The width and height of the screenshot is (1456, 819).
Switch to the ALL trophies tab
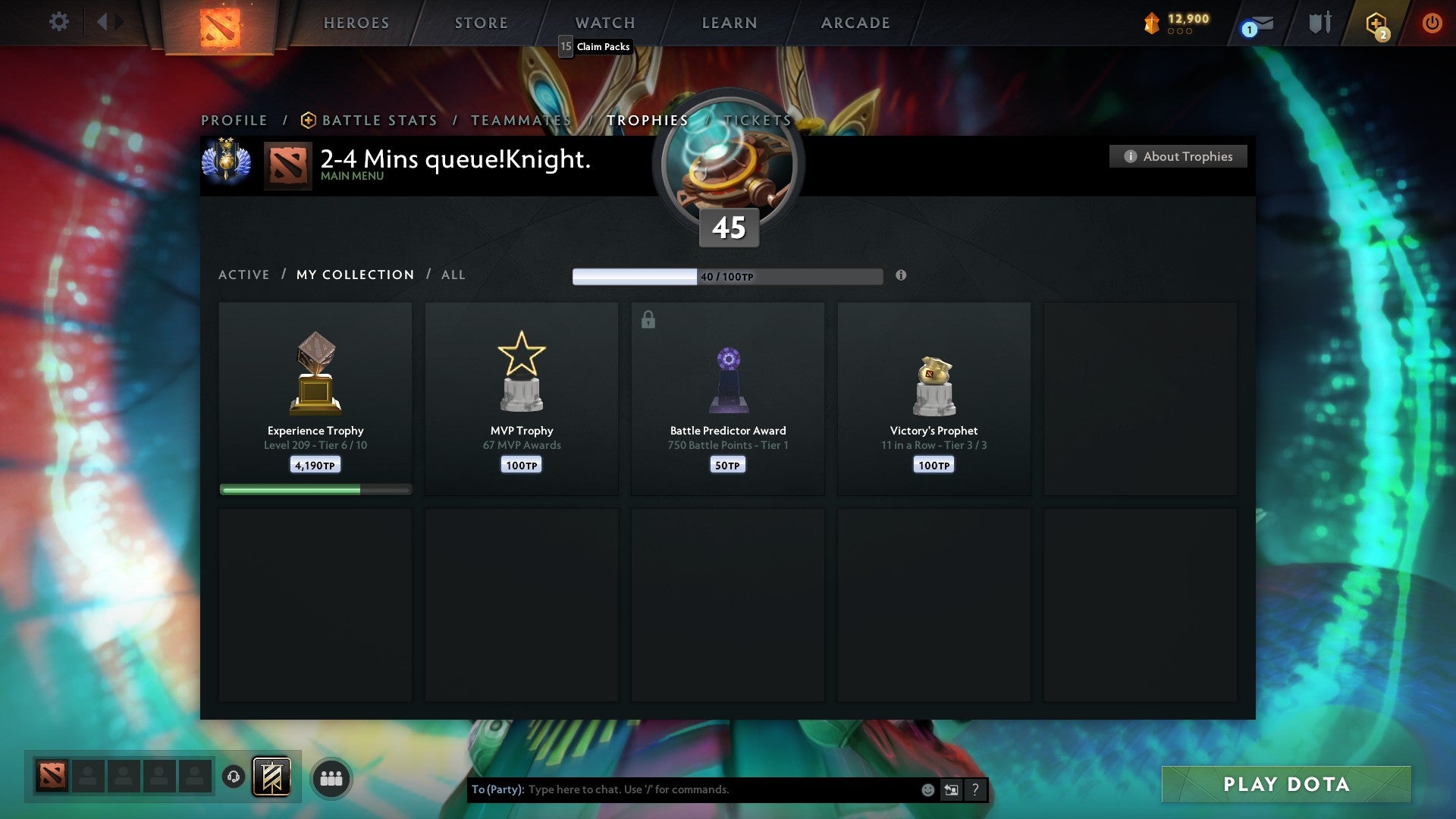pyautogui.click(x=453, y=275)
